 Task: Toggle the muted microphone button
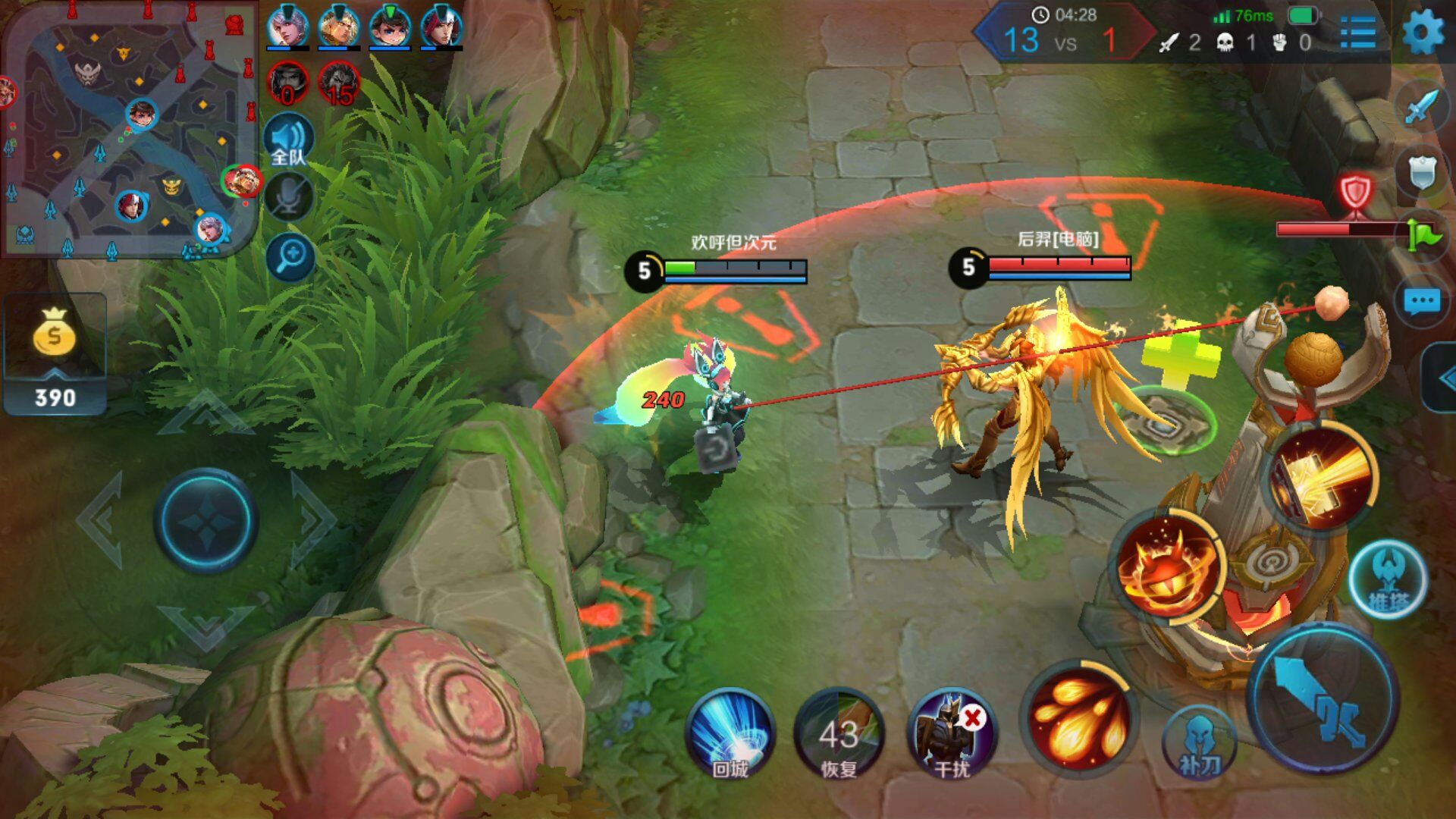pyautogui.click(x=288, y=197)
